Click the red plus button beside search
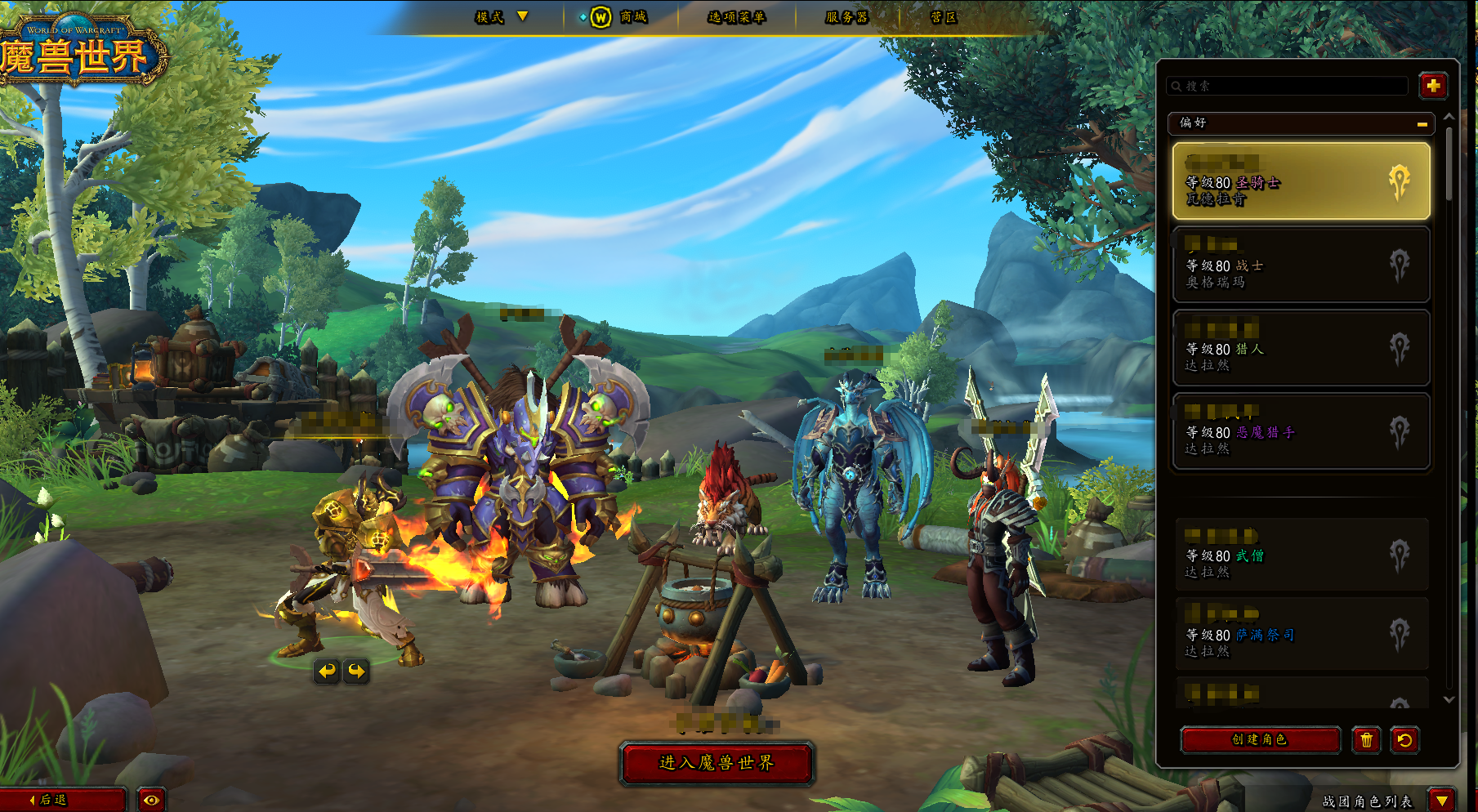The width and height of the screenshot is (1478, 812). (x=1433, y=86)
